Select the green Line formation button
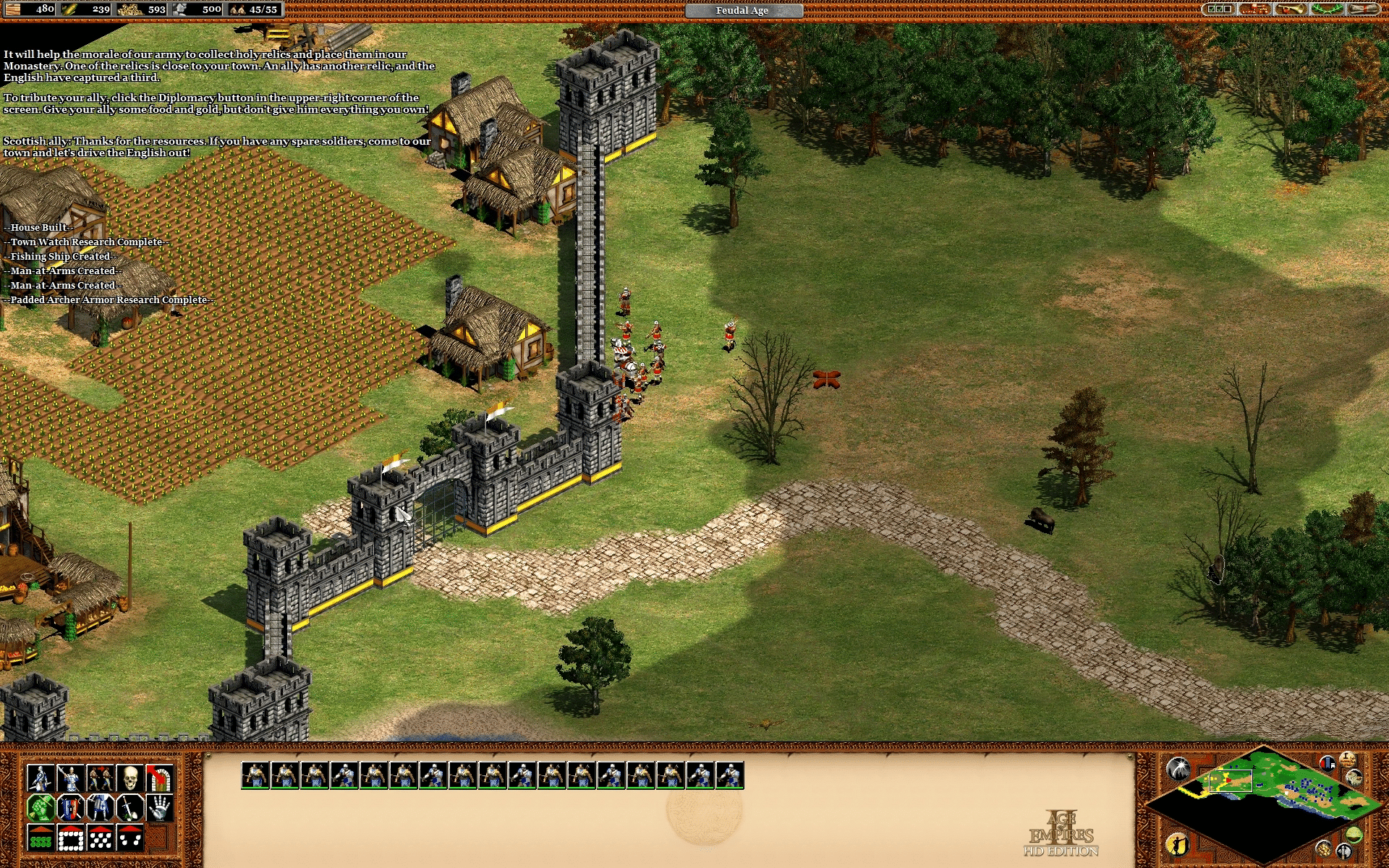The height and width of the screenshot is (868, 1389). pyautogui.click(x=41, y=838)
